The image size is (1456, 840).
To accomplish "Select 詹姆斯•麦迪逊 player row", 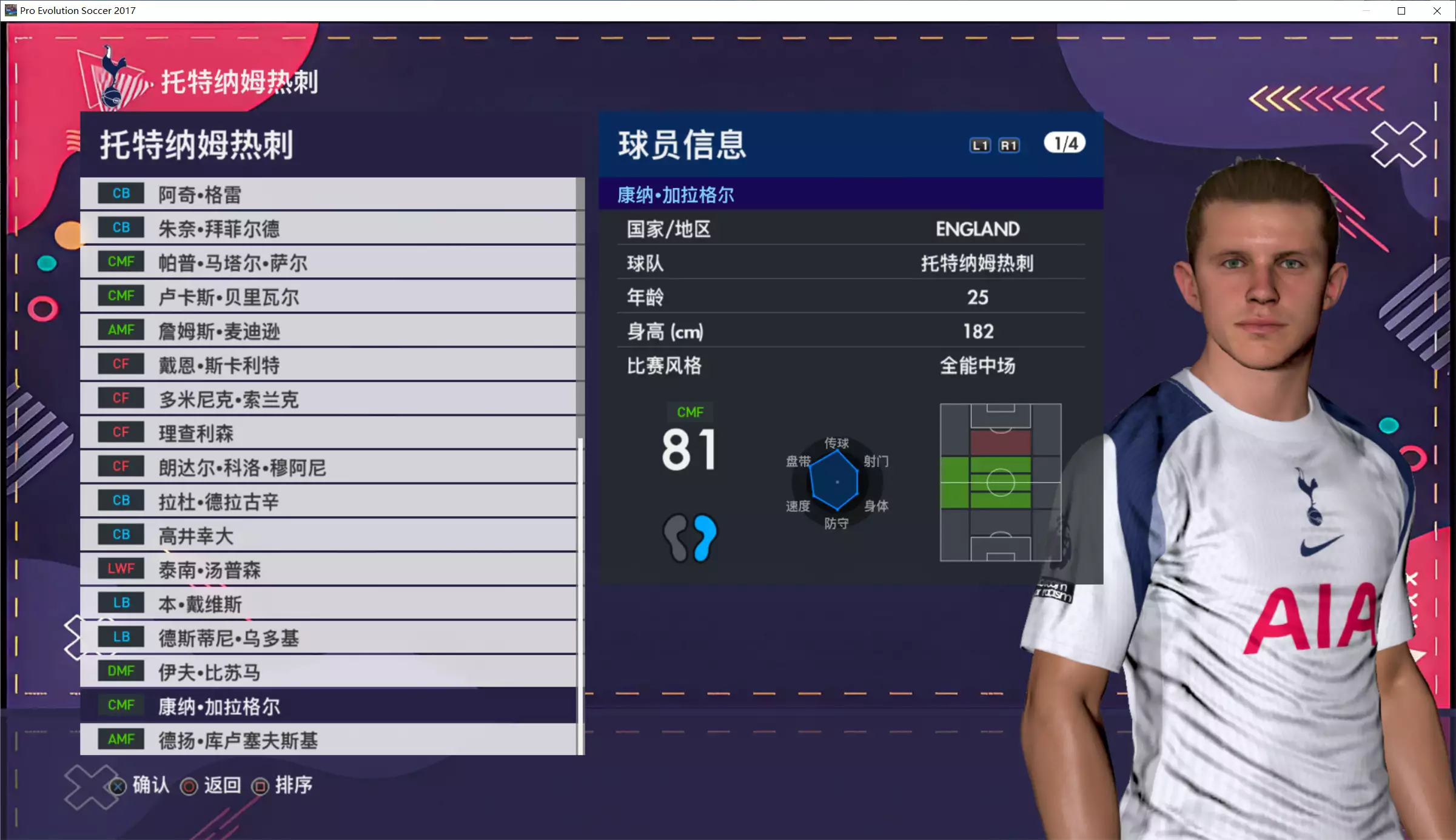I will coord(327,331).
